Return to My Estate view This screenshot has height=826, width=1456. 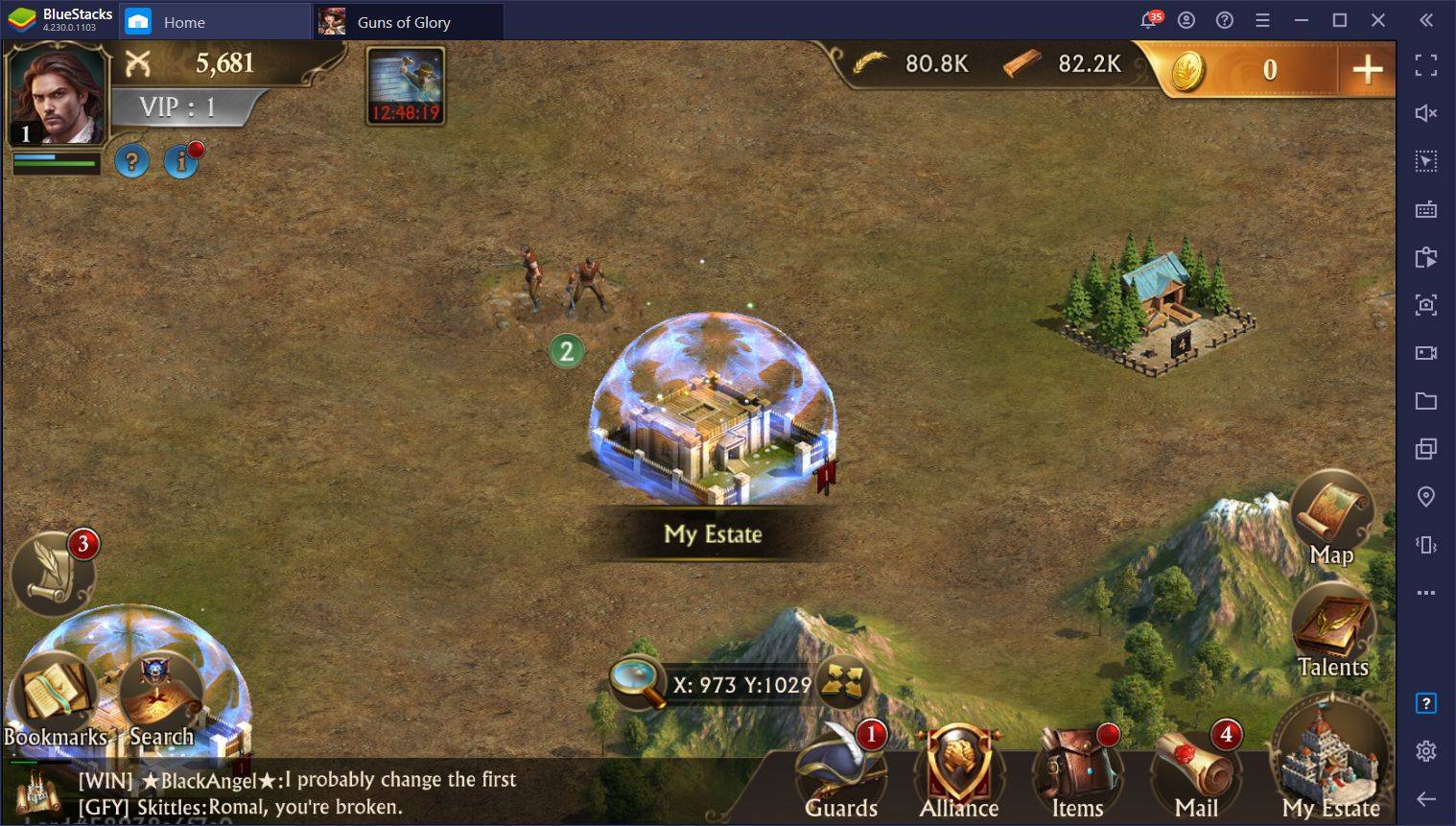point(1329,763)
